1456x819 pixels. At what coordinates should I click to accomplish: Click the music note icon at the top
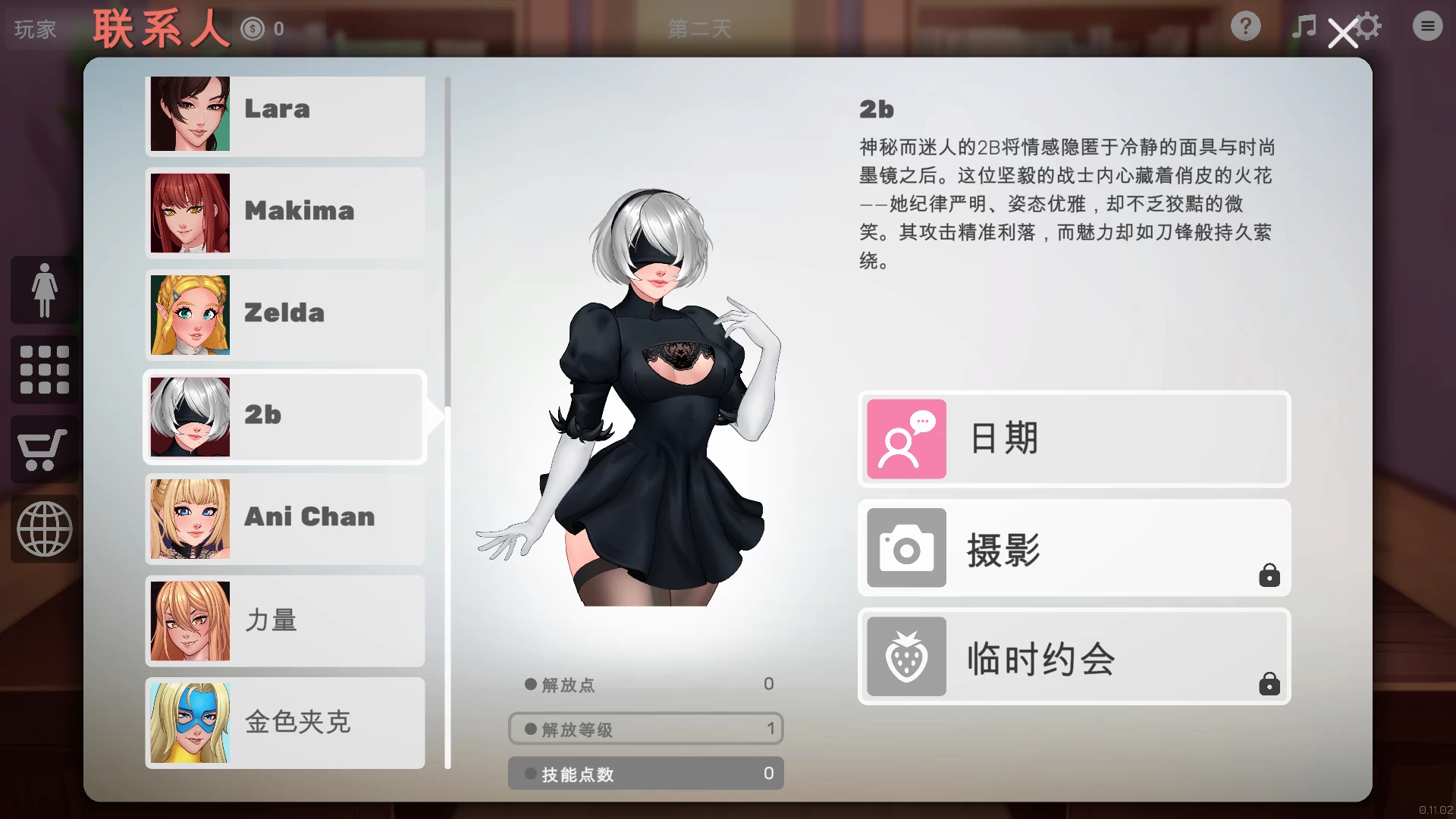point(1303,27)
